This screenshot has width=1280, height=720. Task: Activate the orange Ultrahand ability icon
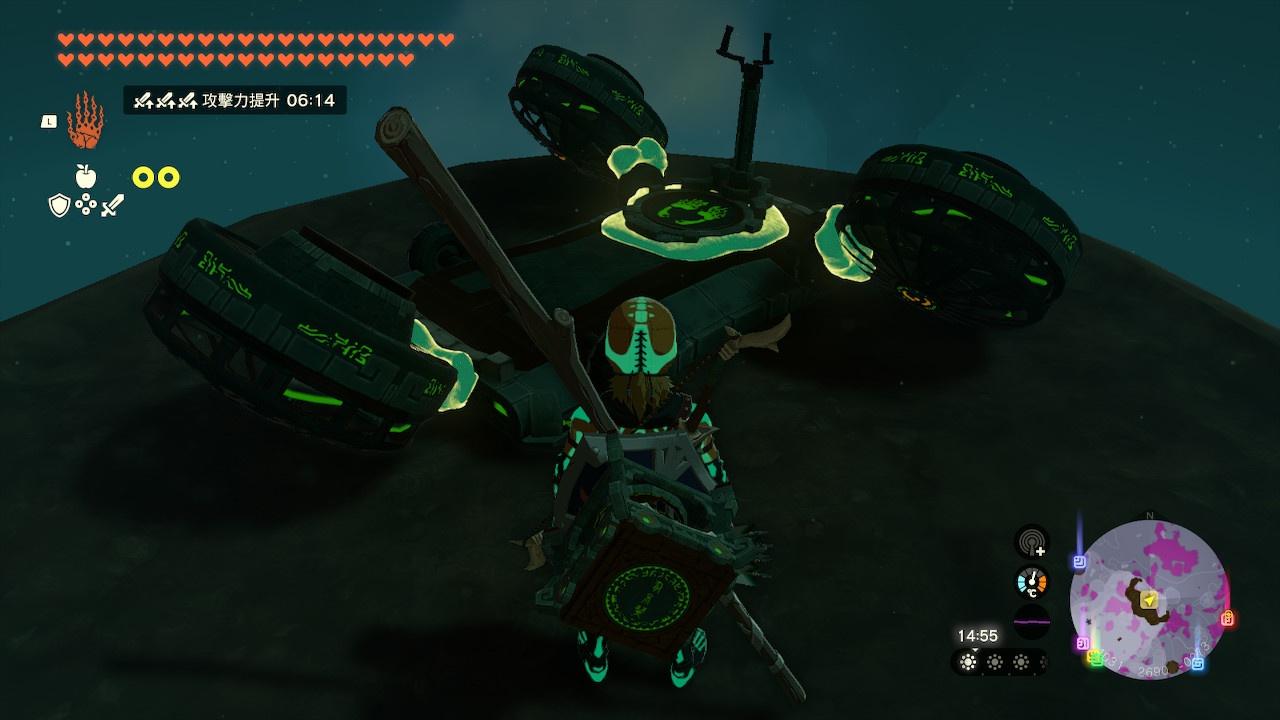coord(85,121)
